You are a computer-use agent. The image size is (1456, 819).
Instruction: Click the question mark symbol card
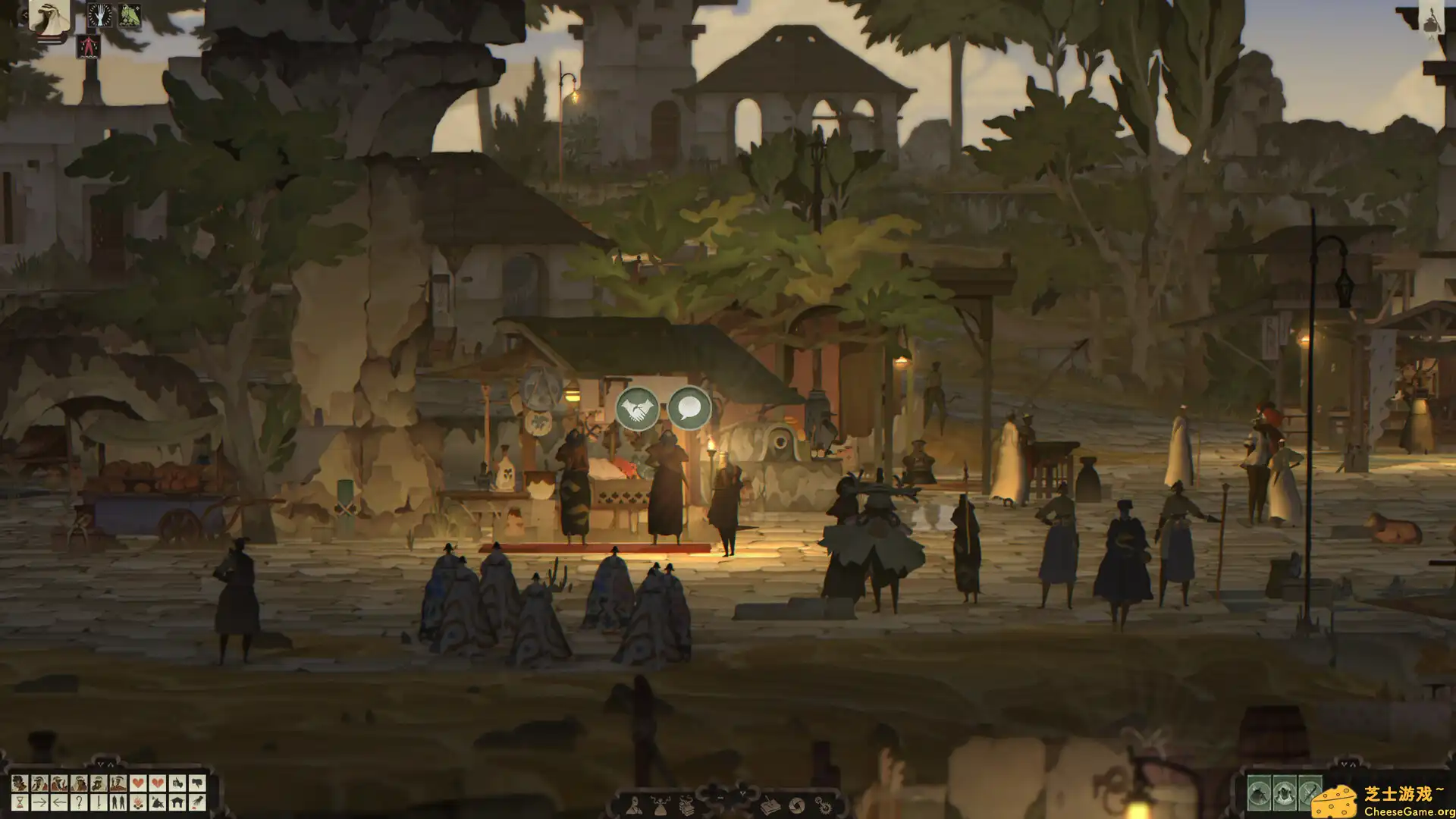point(79,804)
